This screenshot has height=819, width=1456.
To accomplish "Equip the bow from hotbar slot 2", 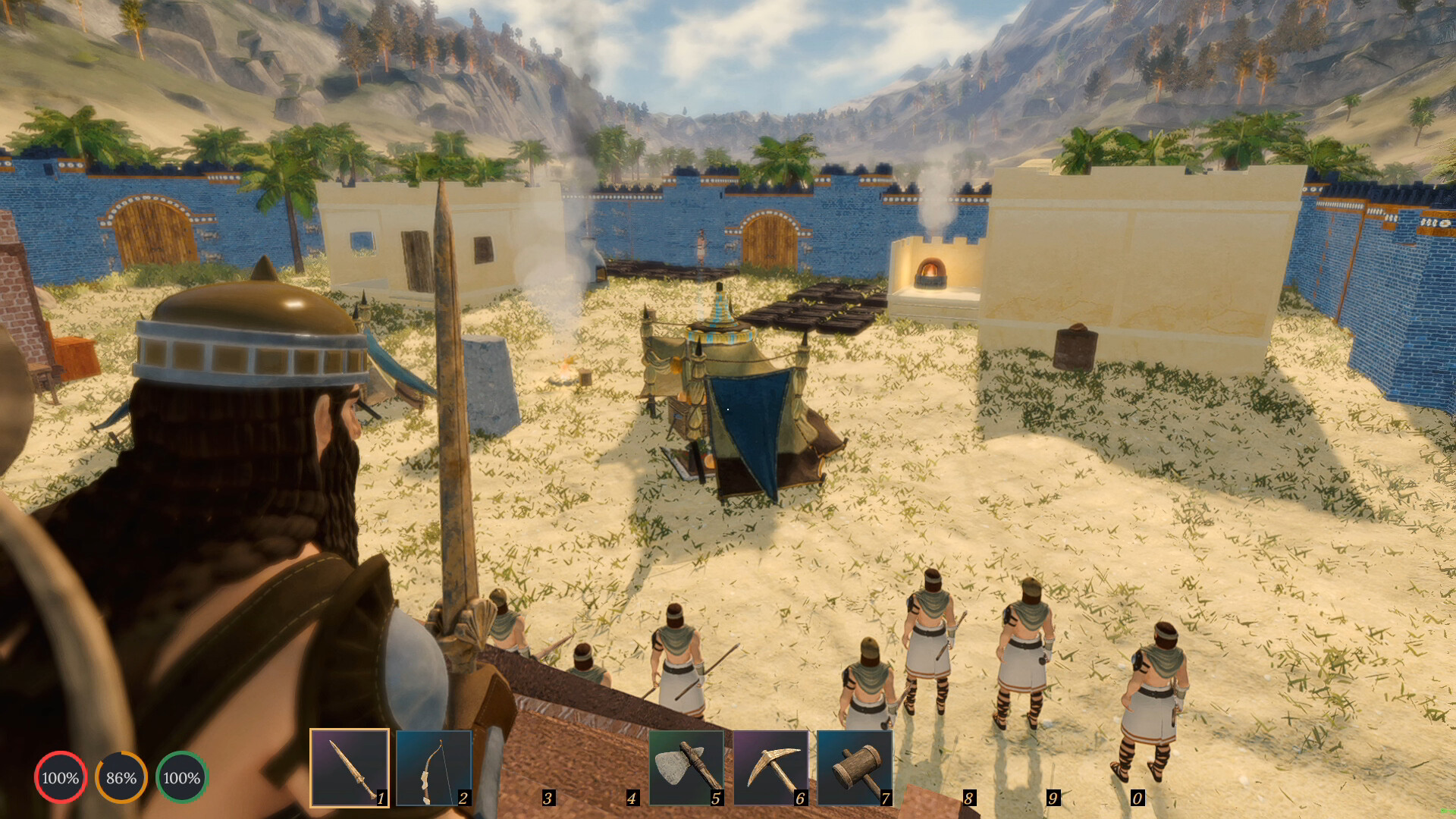I will (434, 767).
